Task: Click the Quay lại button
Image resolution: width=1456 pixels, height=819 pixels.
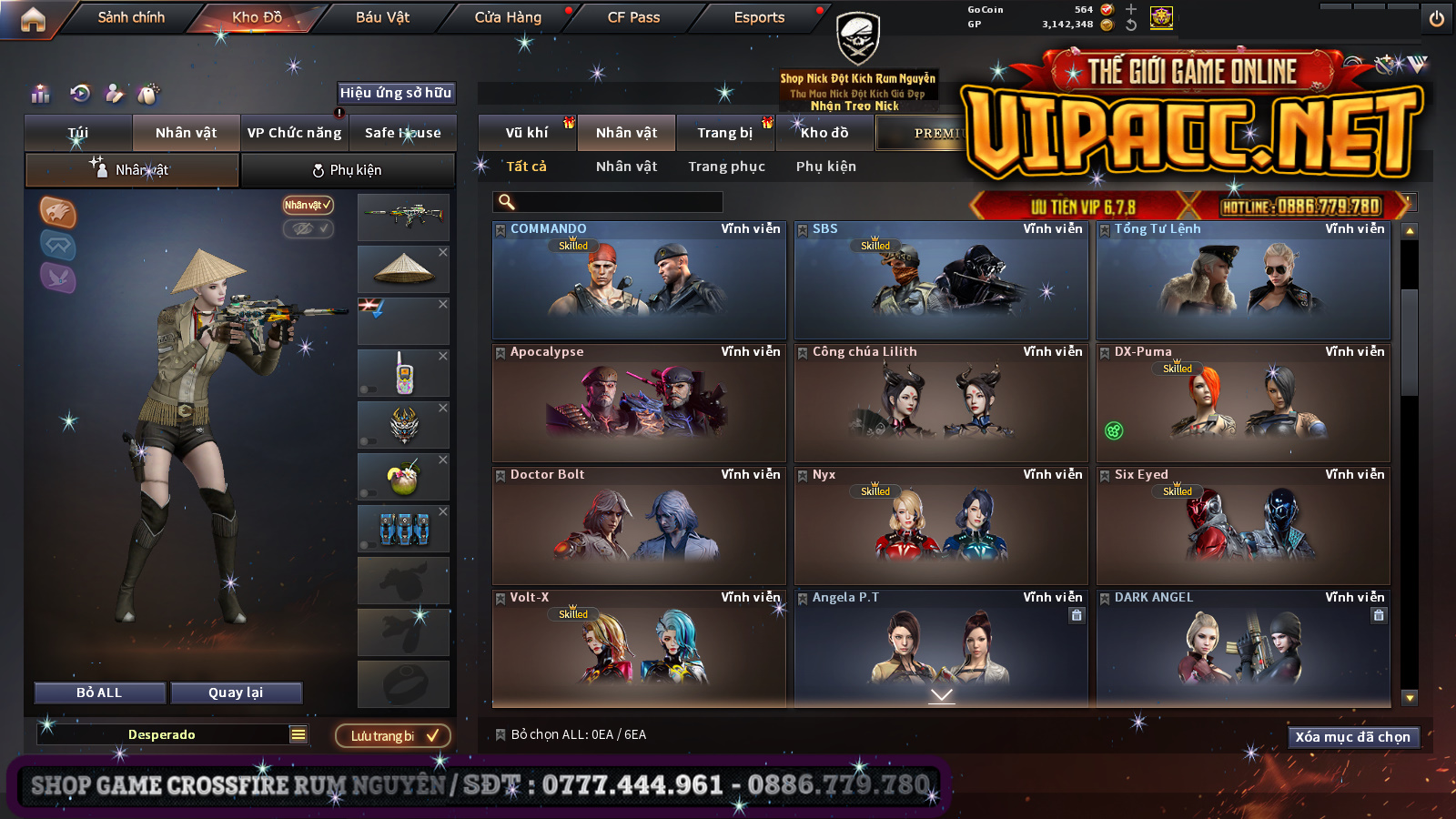Action: (x=236, y=693)
